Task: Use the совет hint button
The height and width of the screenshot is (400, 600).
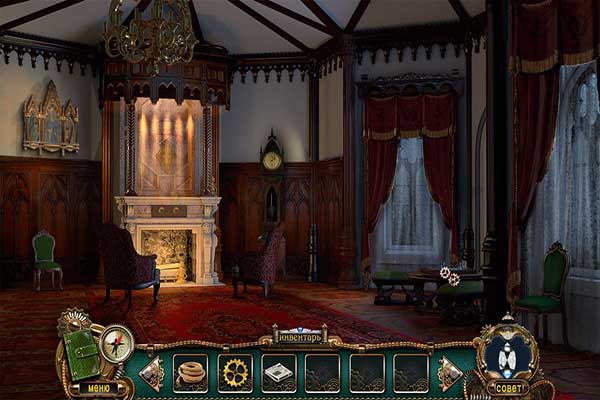Action: click(509, 387)
